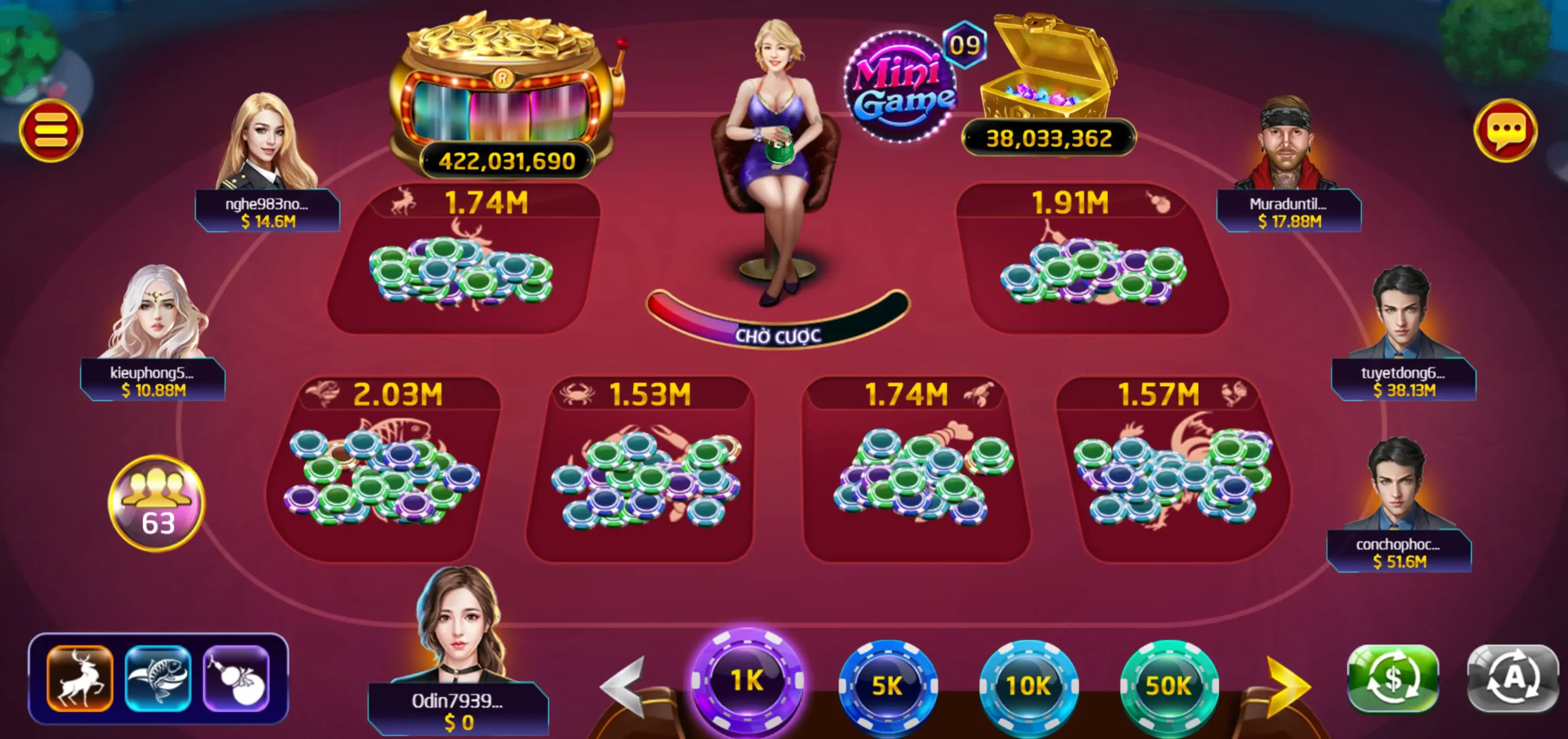Click the grey left chip arrow
This screenshot has height=739, width=1568.
[624, 686]
